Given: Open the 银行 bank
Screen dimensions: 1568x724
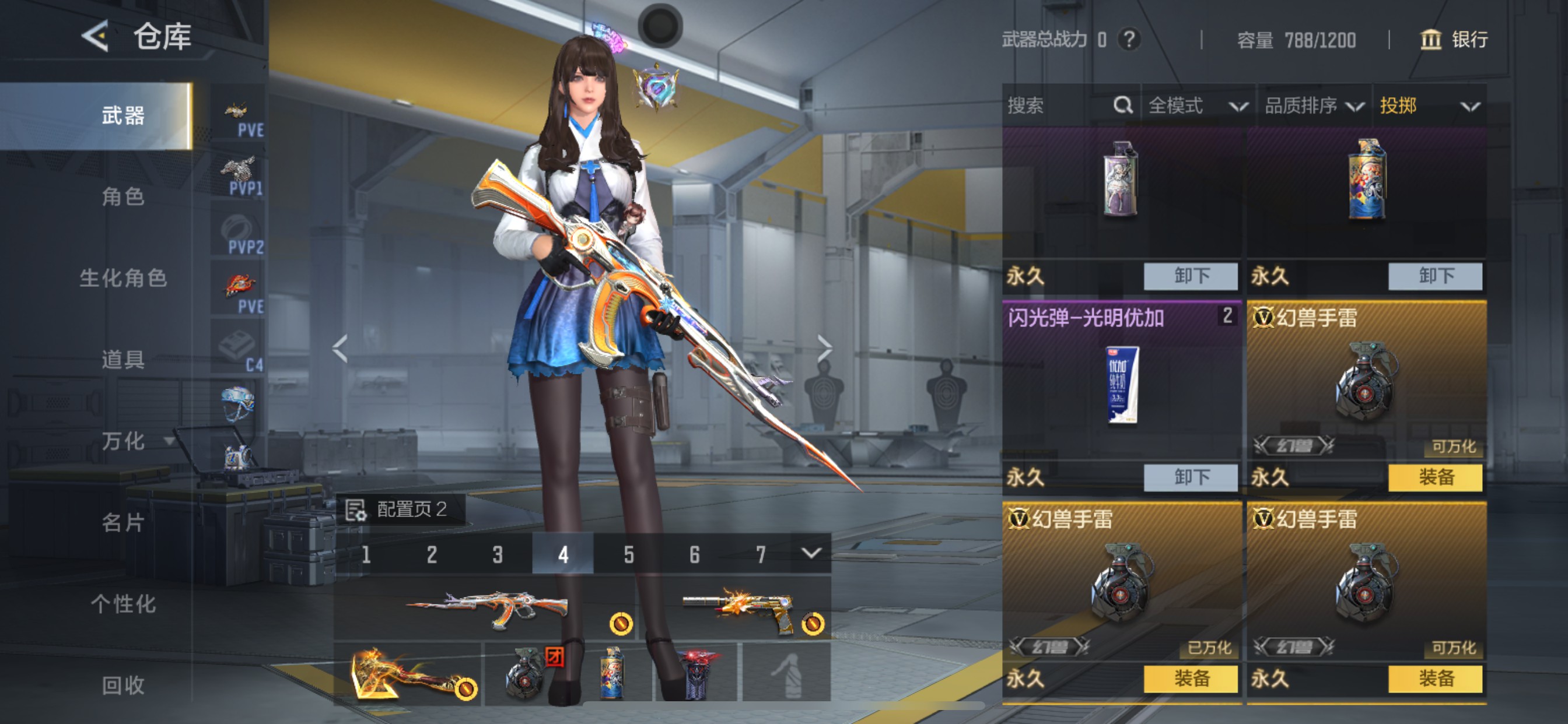Looking at the screenshot, I should (x=1454, y=40).
